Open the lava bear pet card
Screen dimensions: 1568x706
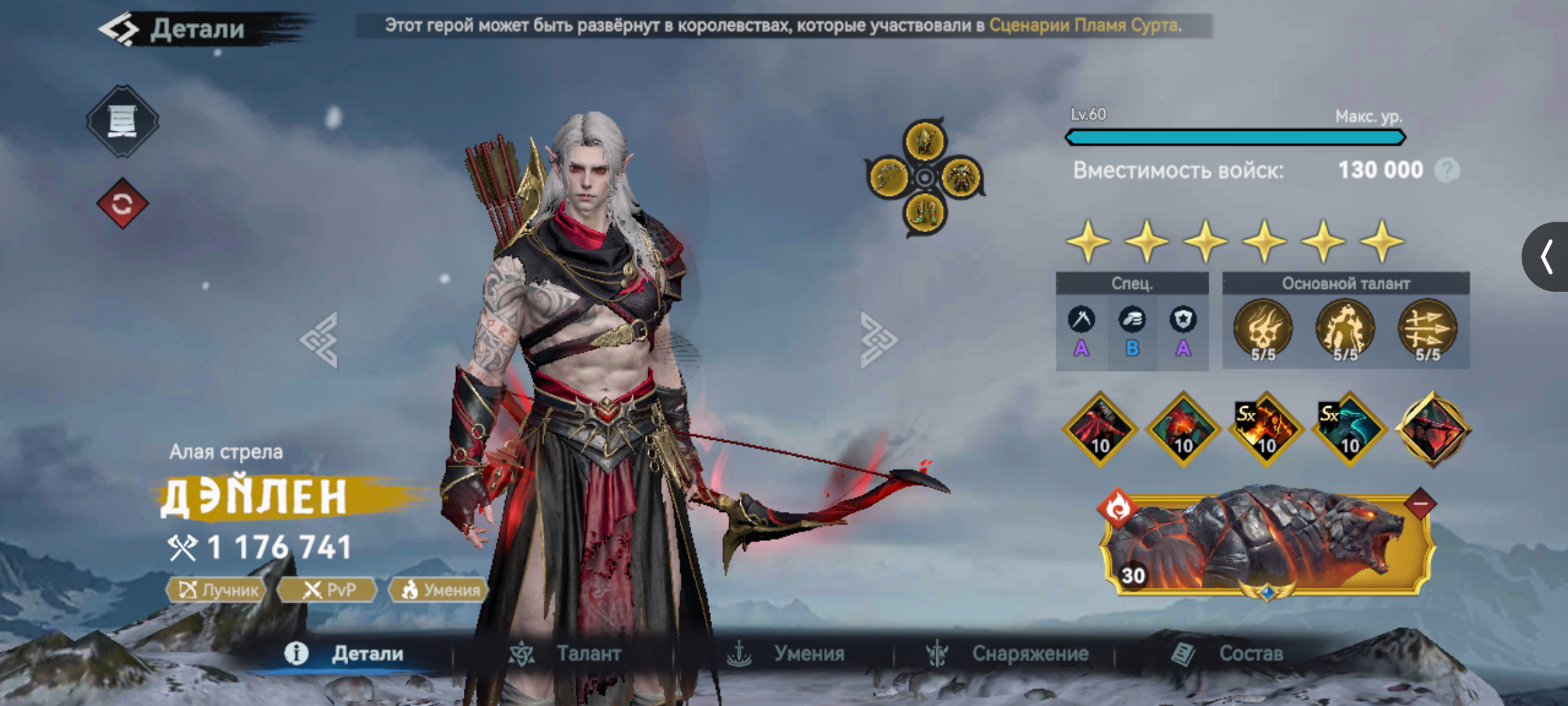pos(1266,543)
